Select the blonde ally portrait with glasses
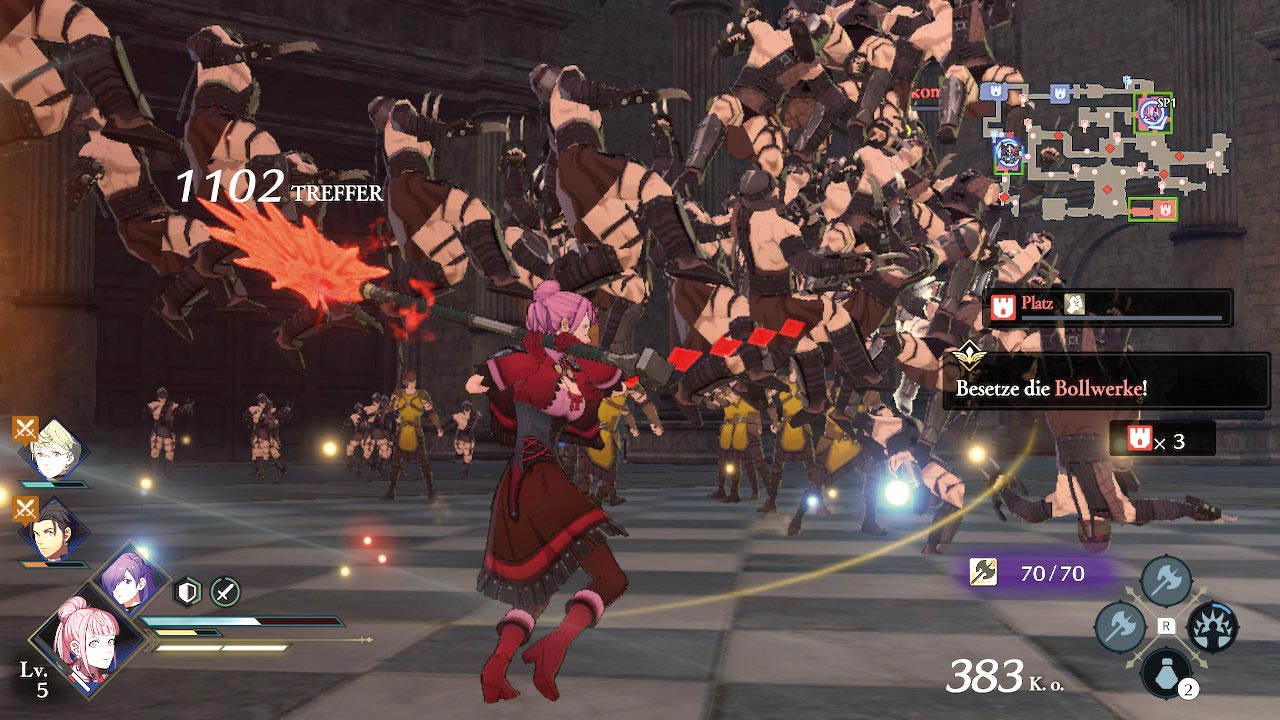Screen dimensions: 1280x720 tap(54, 451)
